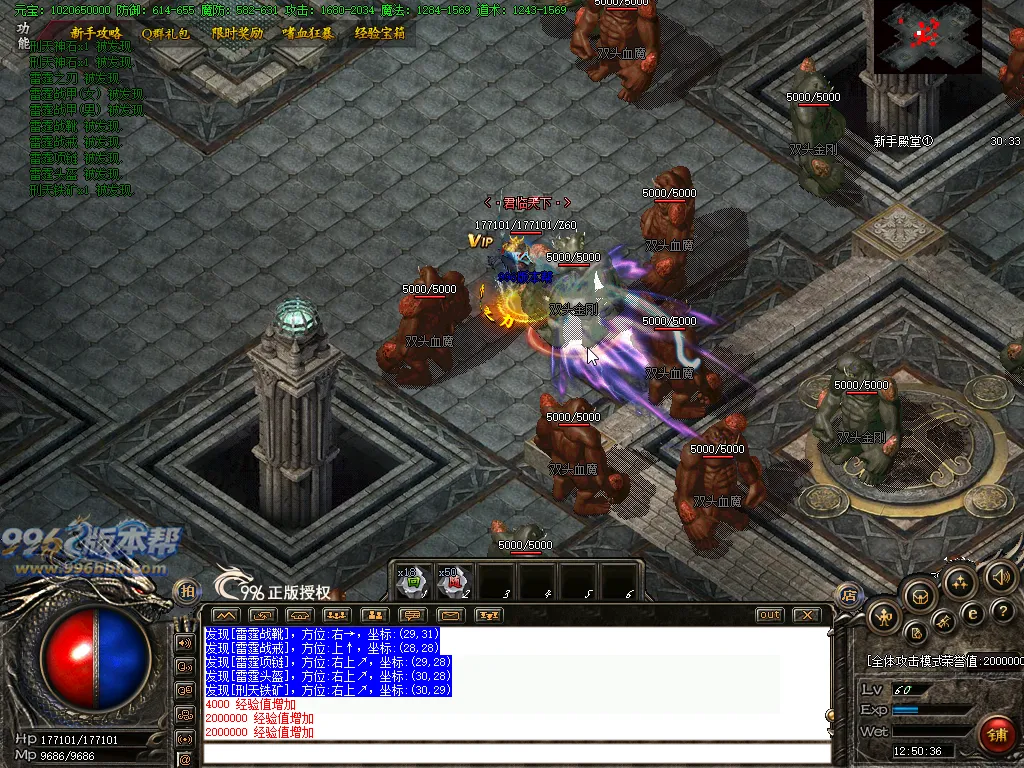This screenshot has height=768, width=1024.
Task: Open the Q群礼包 gift pack menu
Action: pyautogui.click(x=165, y=33)
